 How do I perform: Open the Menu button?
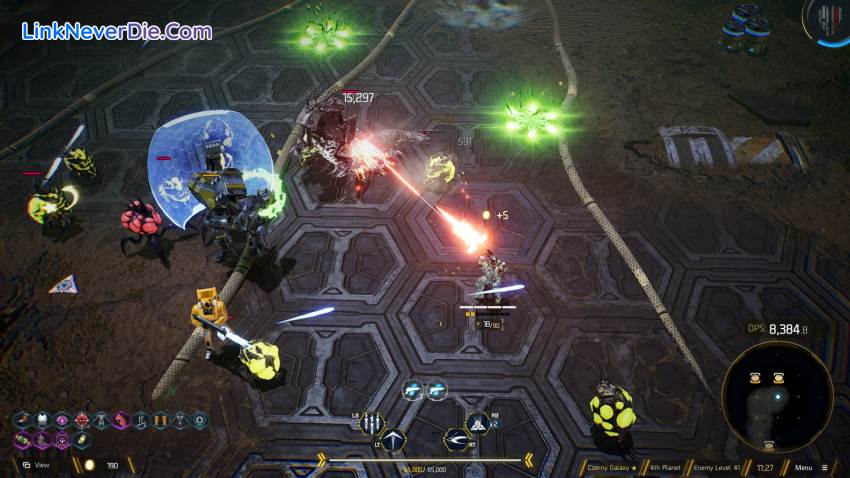click(808, 467)
